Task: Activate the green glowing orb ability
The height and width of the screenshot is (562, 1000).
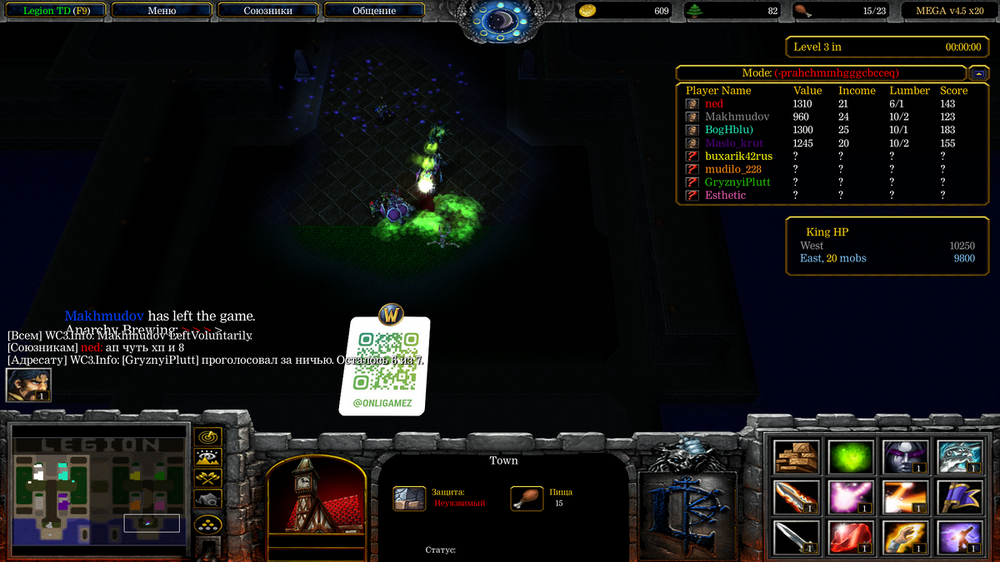Action: 850,457
